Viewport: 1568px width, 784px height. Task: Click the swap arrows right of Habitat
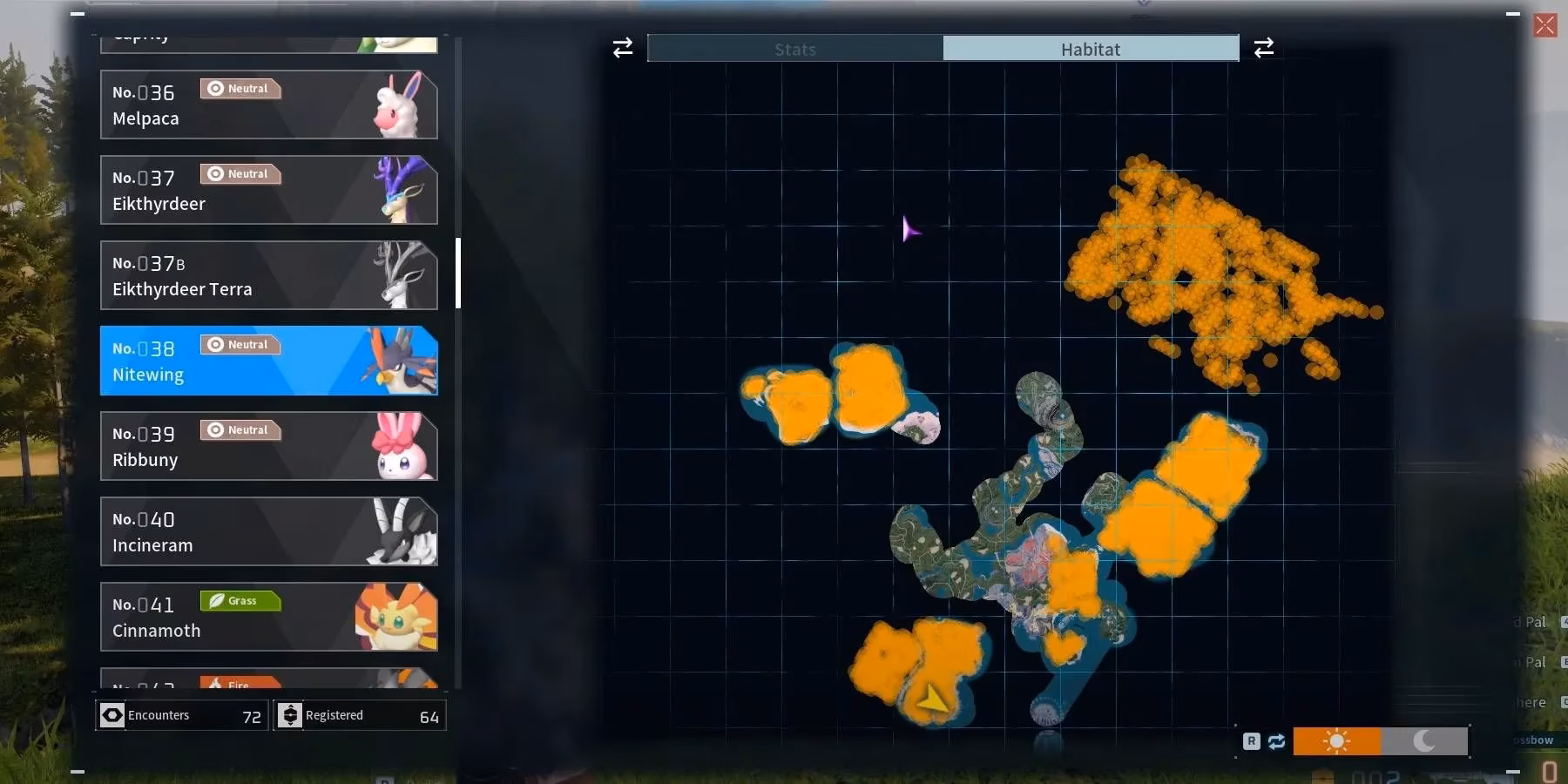[1264, 47]
